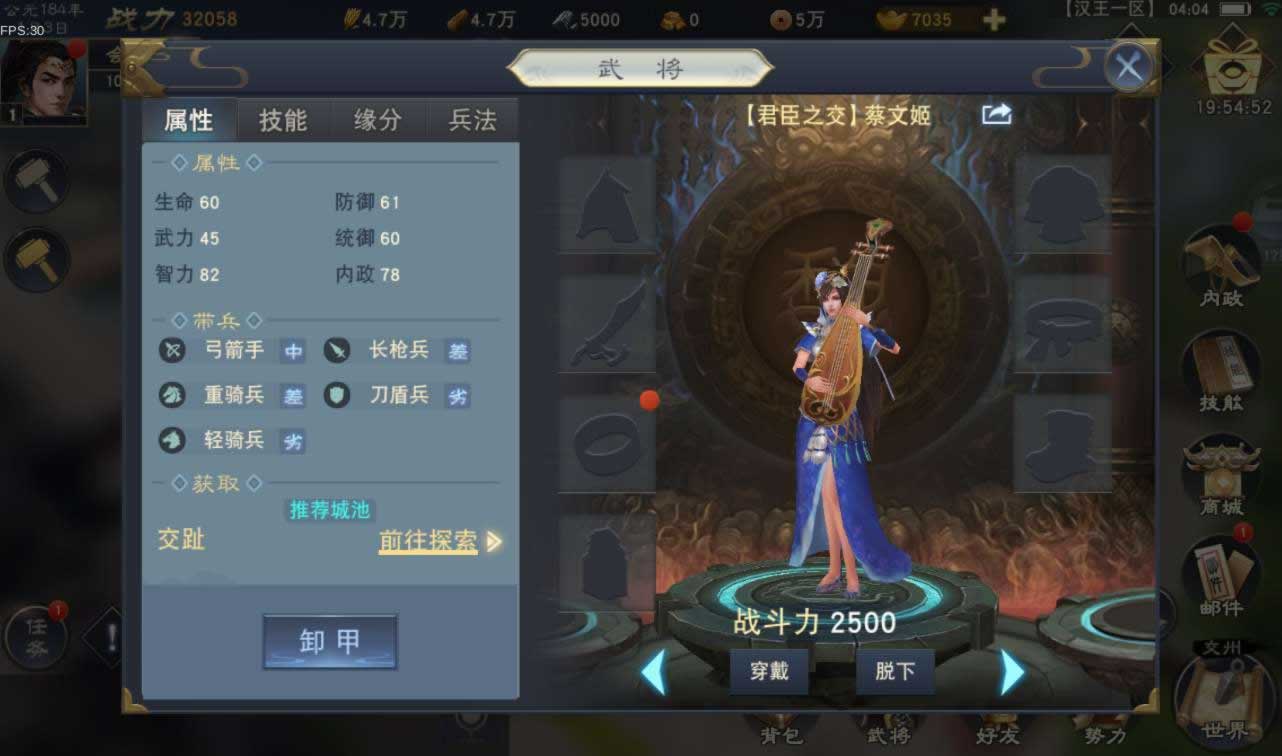Open the 世界 world map
Image resolution: width=1282 pixels, height=756 pixels.
pos(1224,700)
